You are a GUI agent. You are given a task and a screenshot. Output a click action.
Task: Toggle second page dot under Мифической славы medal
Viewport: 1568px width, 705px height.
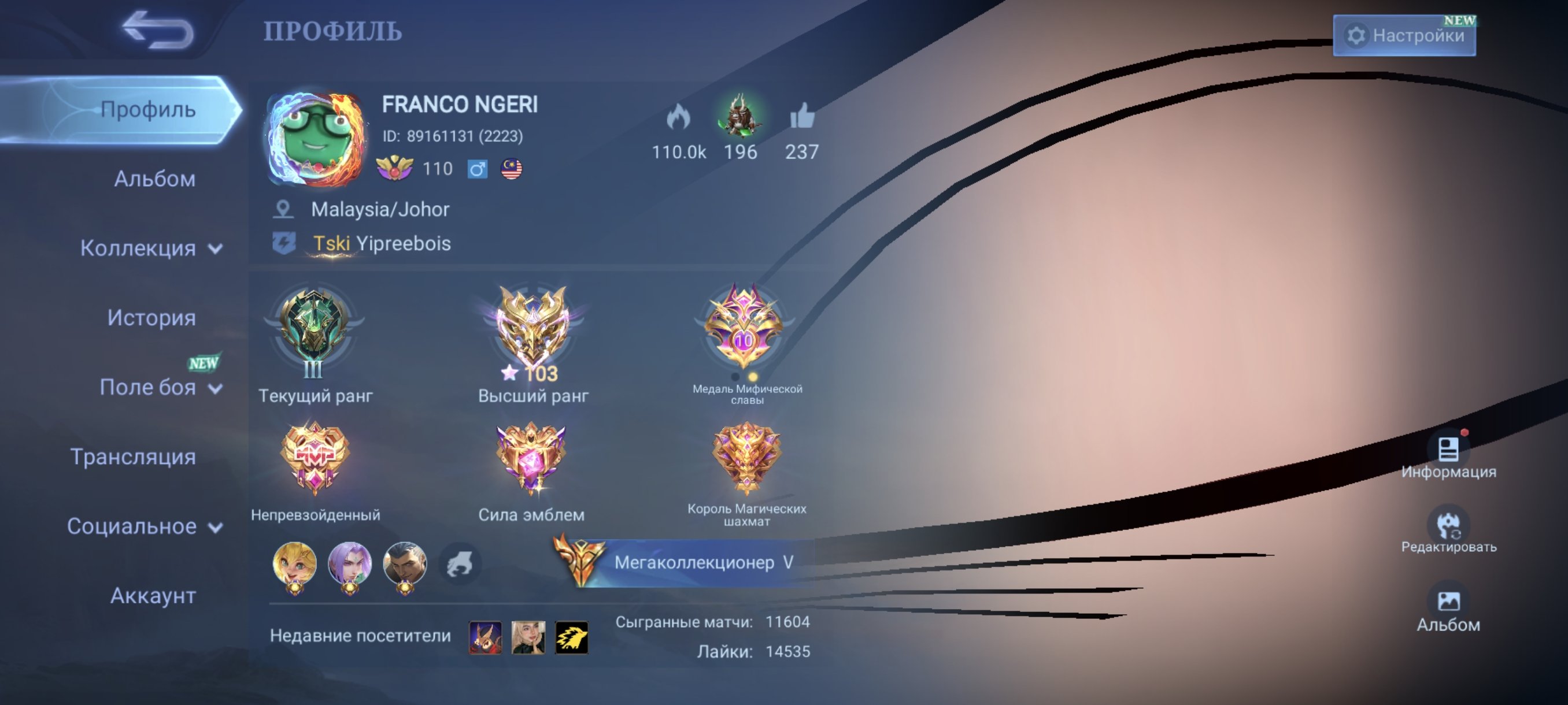(x=755, y=379)
